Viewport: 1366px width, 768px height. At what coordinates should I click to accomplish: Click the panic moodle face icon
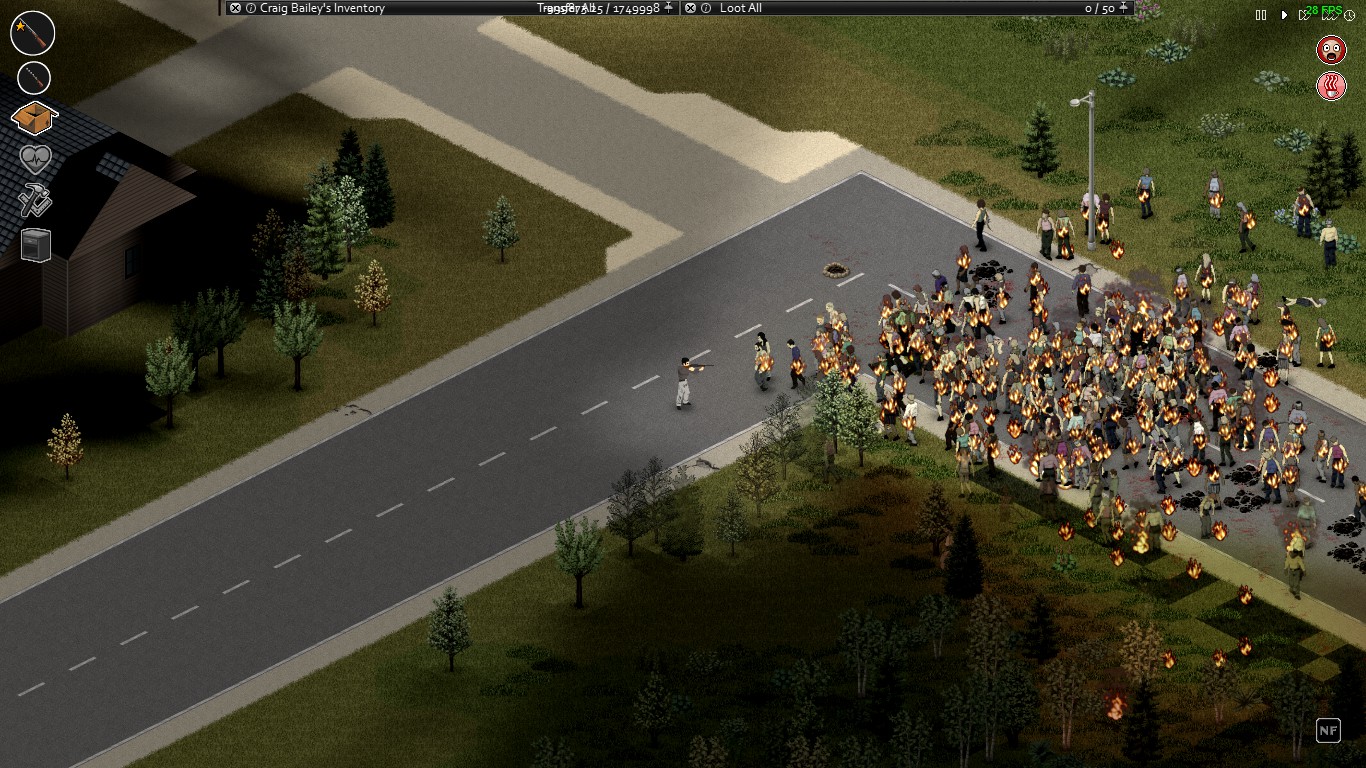click(1333, 51)
